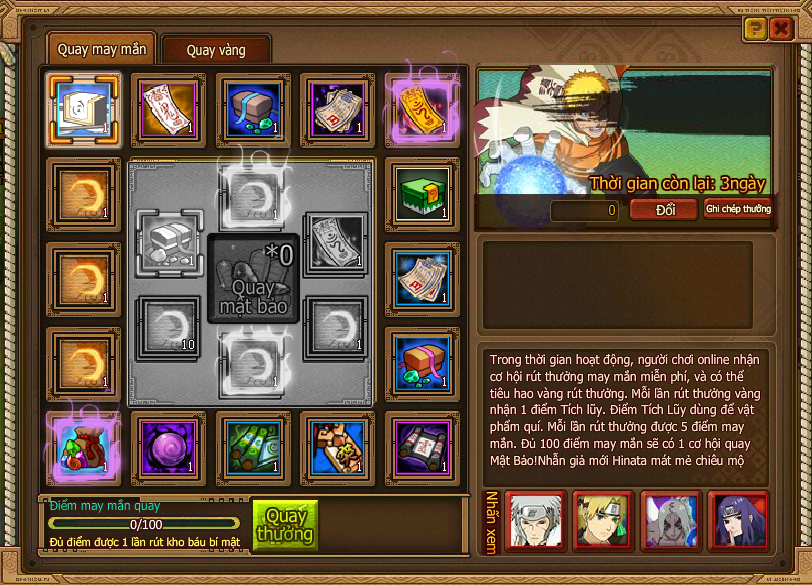Image resolution: width=812 pixels, height=585 pixels.
Task: Click the exchange amount field showing 0
Action: point(585,210)
